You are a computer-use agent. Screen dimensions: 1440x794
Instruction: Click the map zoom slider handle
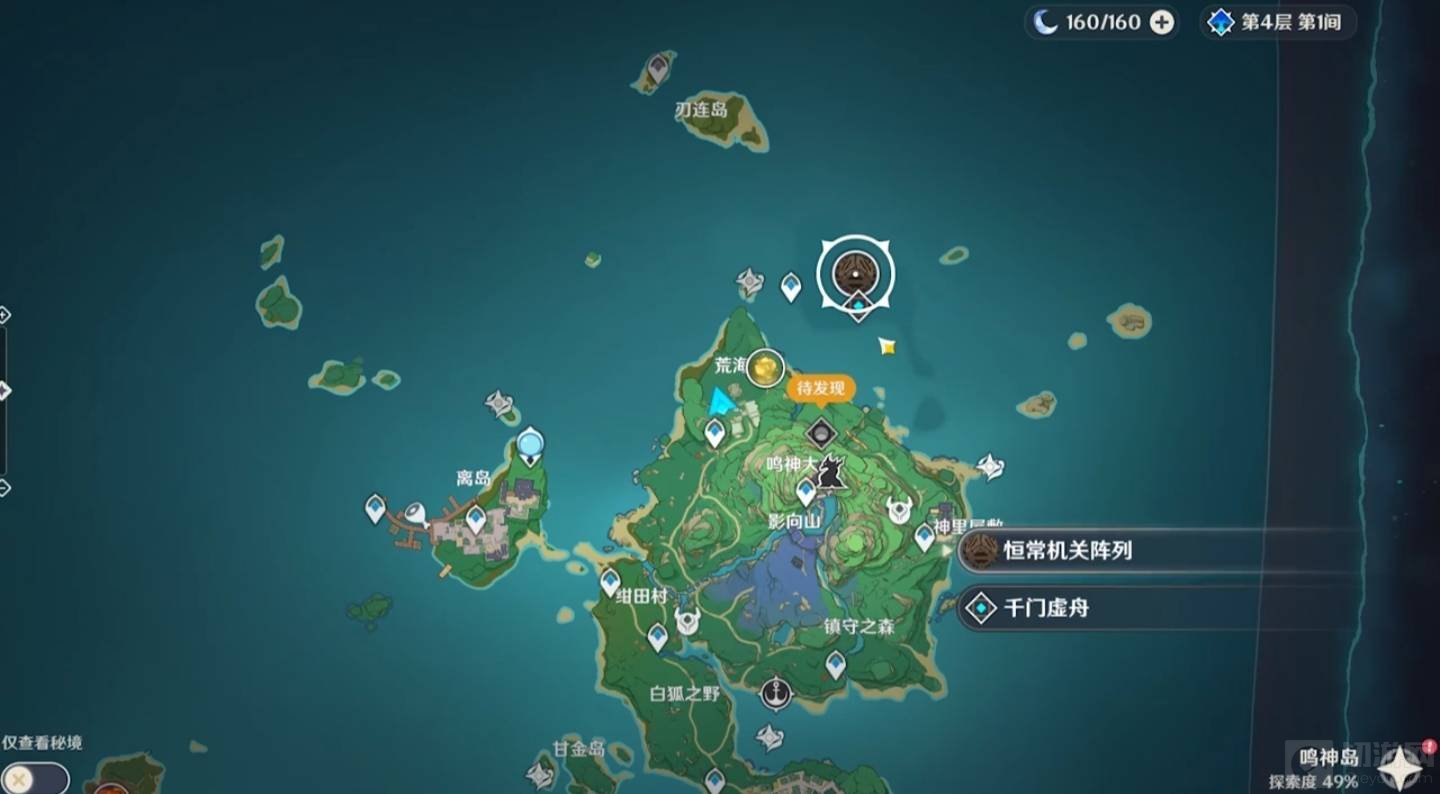3,391
